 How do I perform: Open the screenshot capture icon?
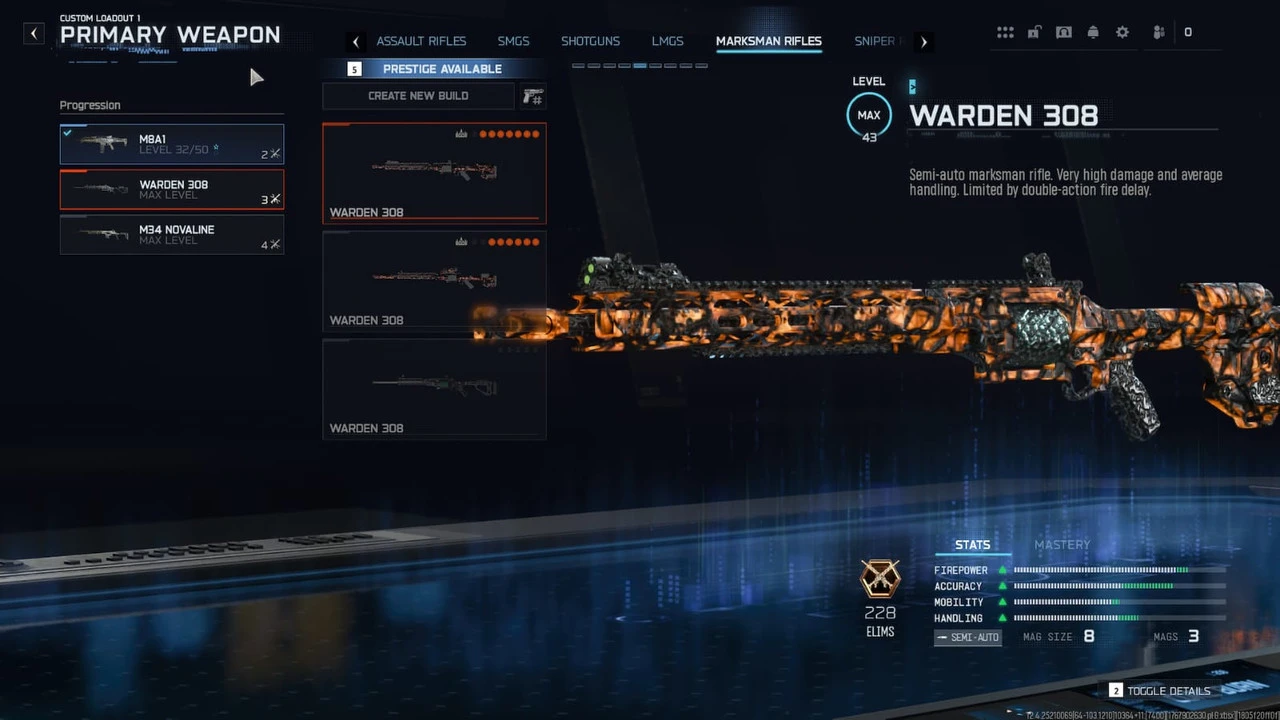point(1063,31)
